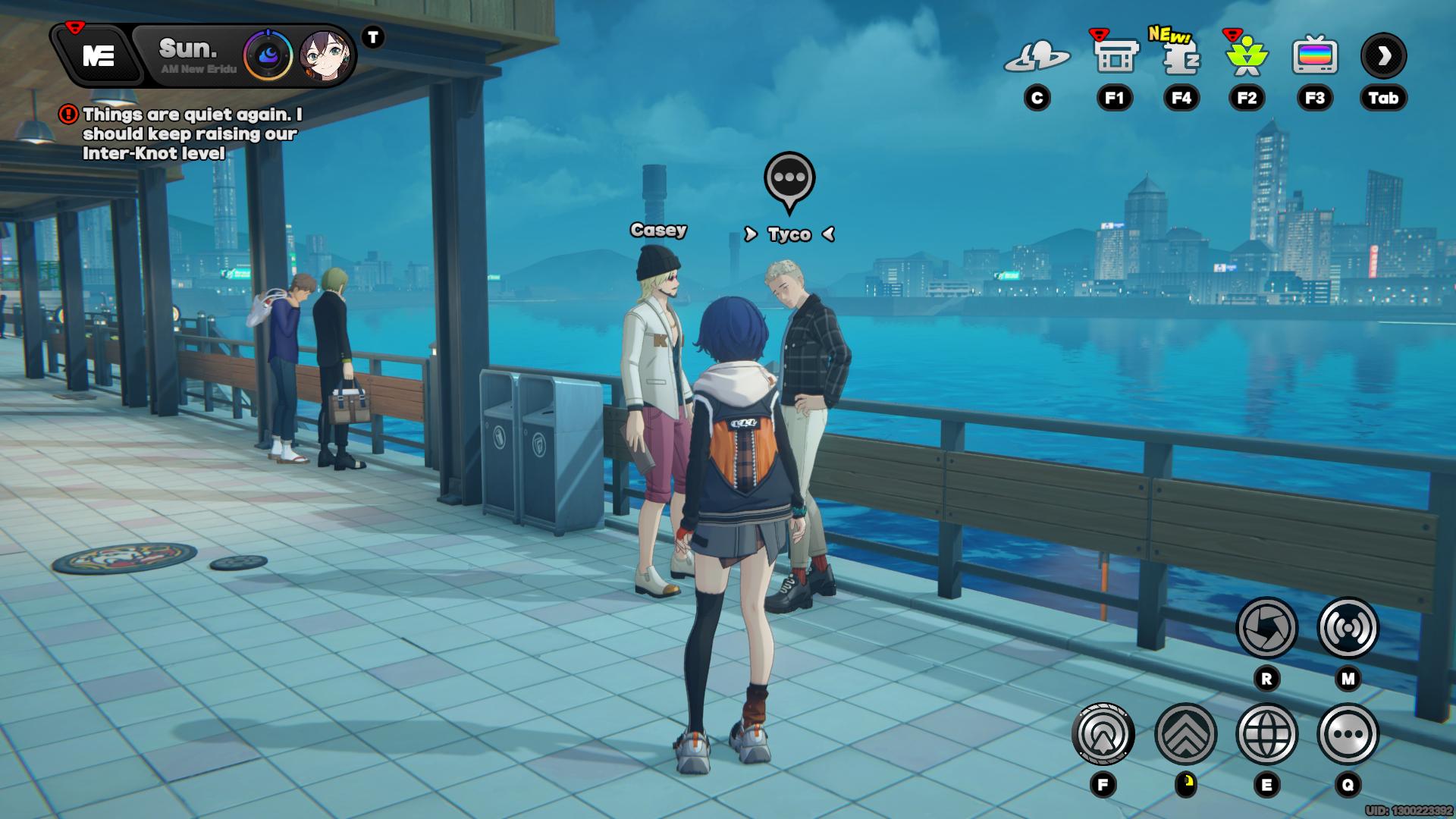1456x819 pixels.
Task: Open the rainbow TV icon
Action: coord(1314,56)
